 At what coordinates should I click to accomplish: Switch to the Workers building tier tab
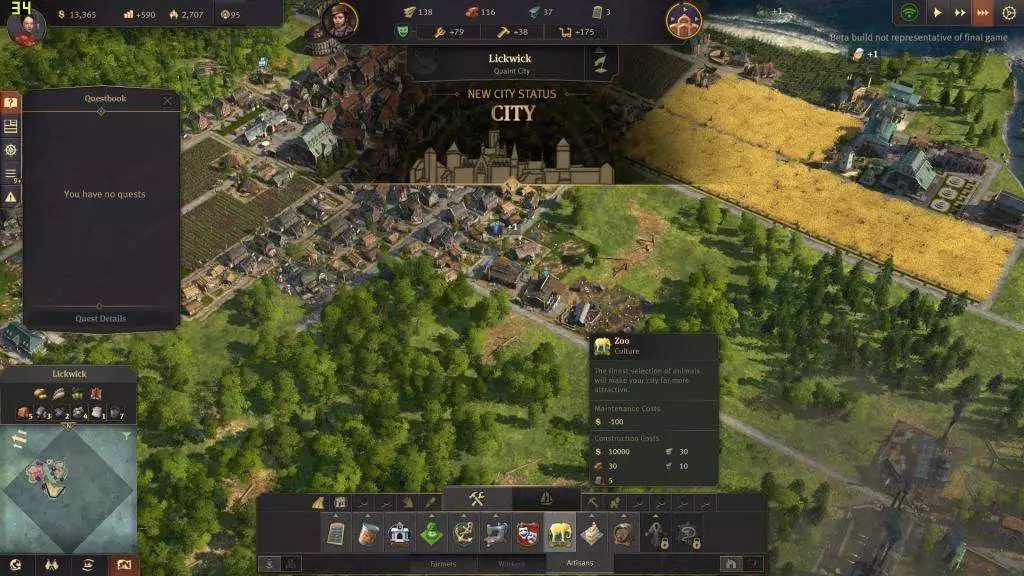[511, 564]
